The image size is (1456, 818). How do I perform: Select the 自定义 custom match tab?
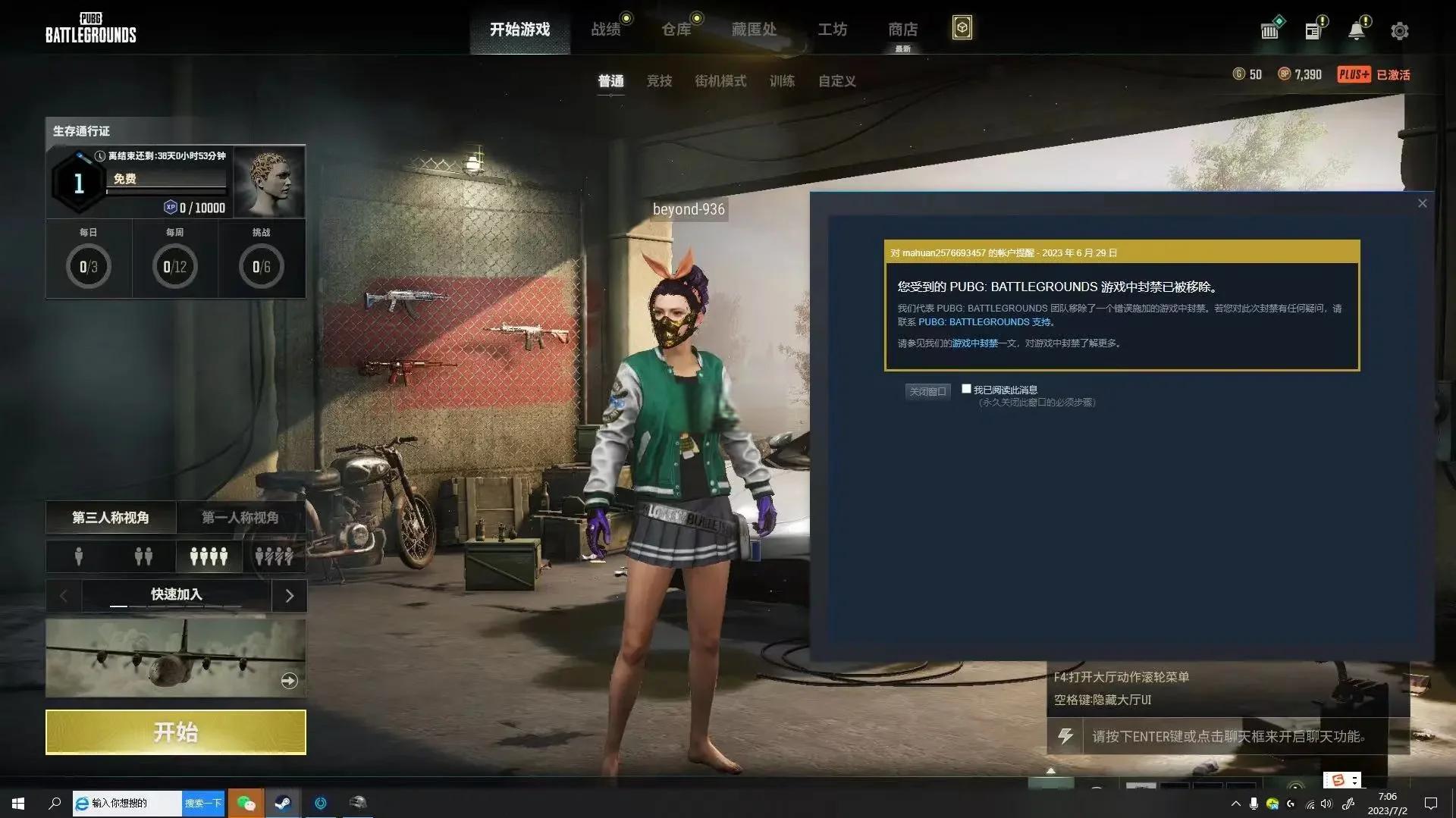[836, 81]
